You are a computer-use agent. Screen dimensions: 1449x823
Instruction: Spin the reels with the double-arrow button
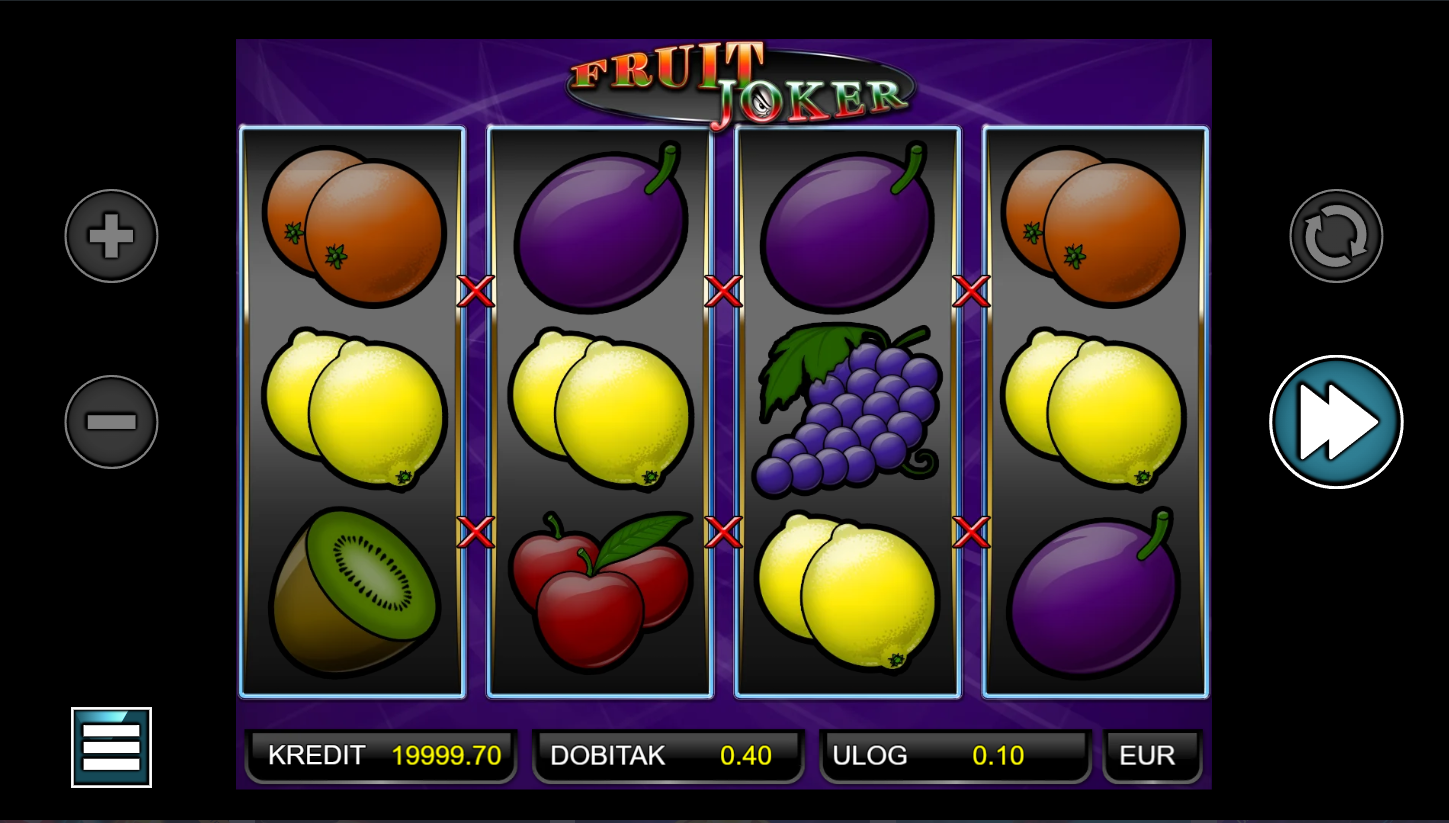coord(1336,422)
